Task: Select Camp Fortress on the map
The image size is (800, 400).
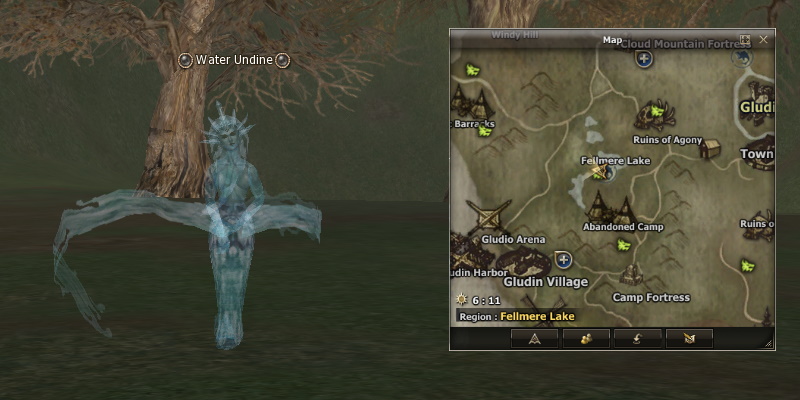Action: (650, 297)
